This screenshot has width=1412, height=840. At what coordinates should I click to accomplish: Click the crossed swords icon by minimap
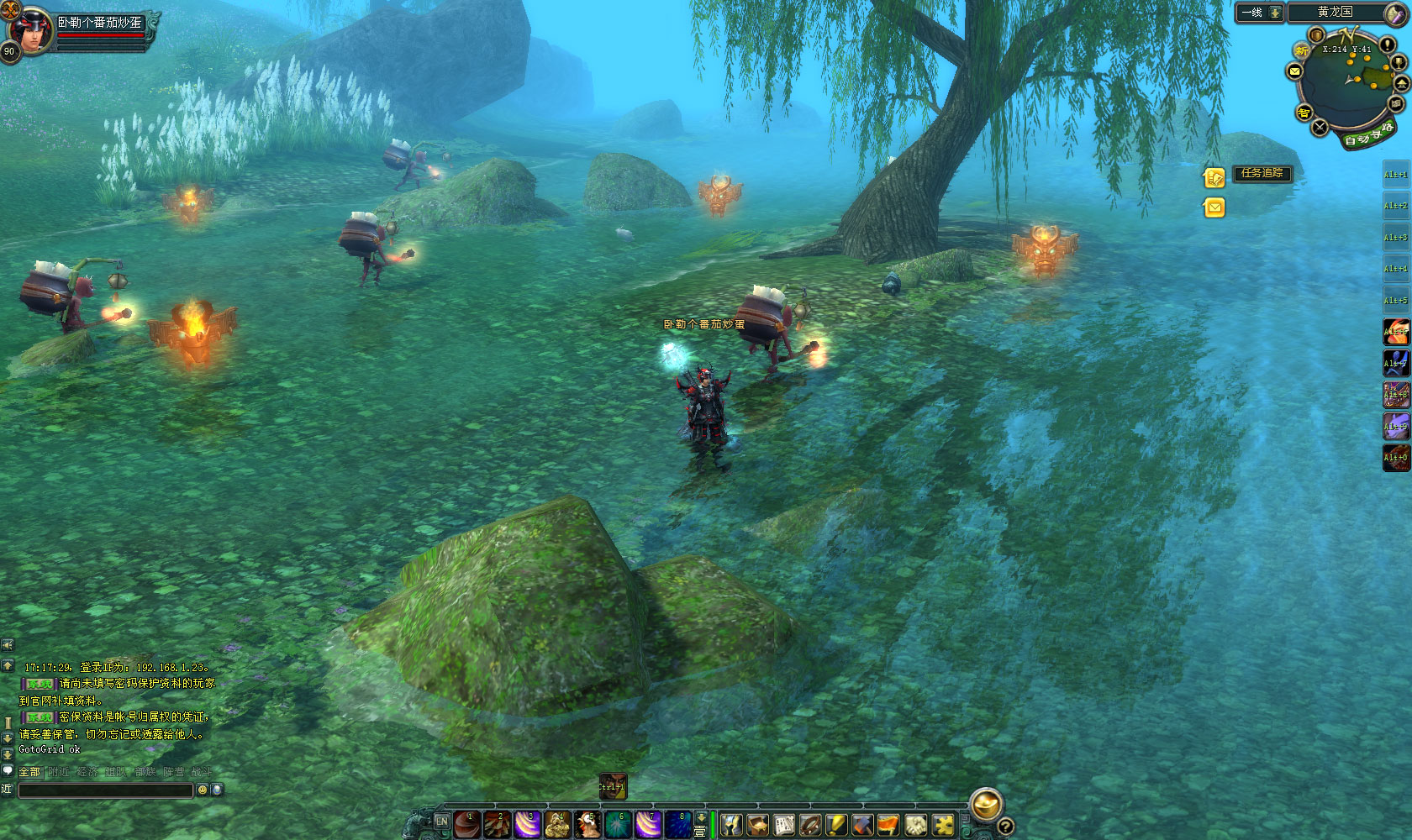point(1320,127)
